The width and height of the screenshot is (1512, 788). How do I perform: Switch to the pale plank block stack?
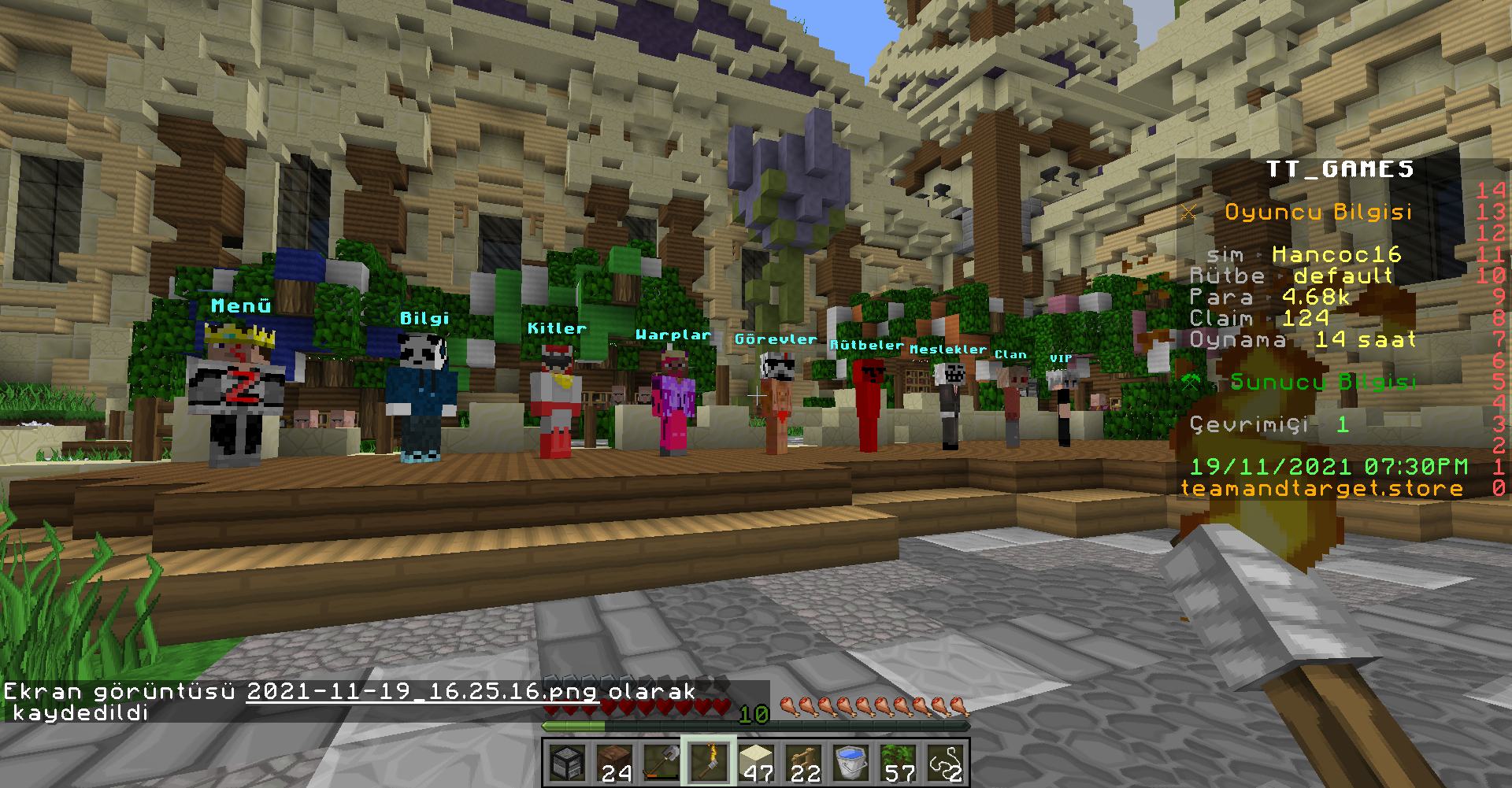click(756, 762)
